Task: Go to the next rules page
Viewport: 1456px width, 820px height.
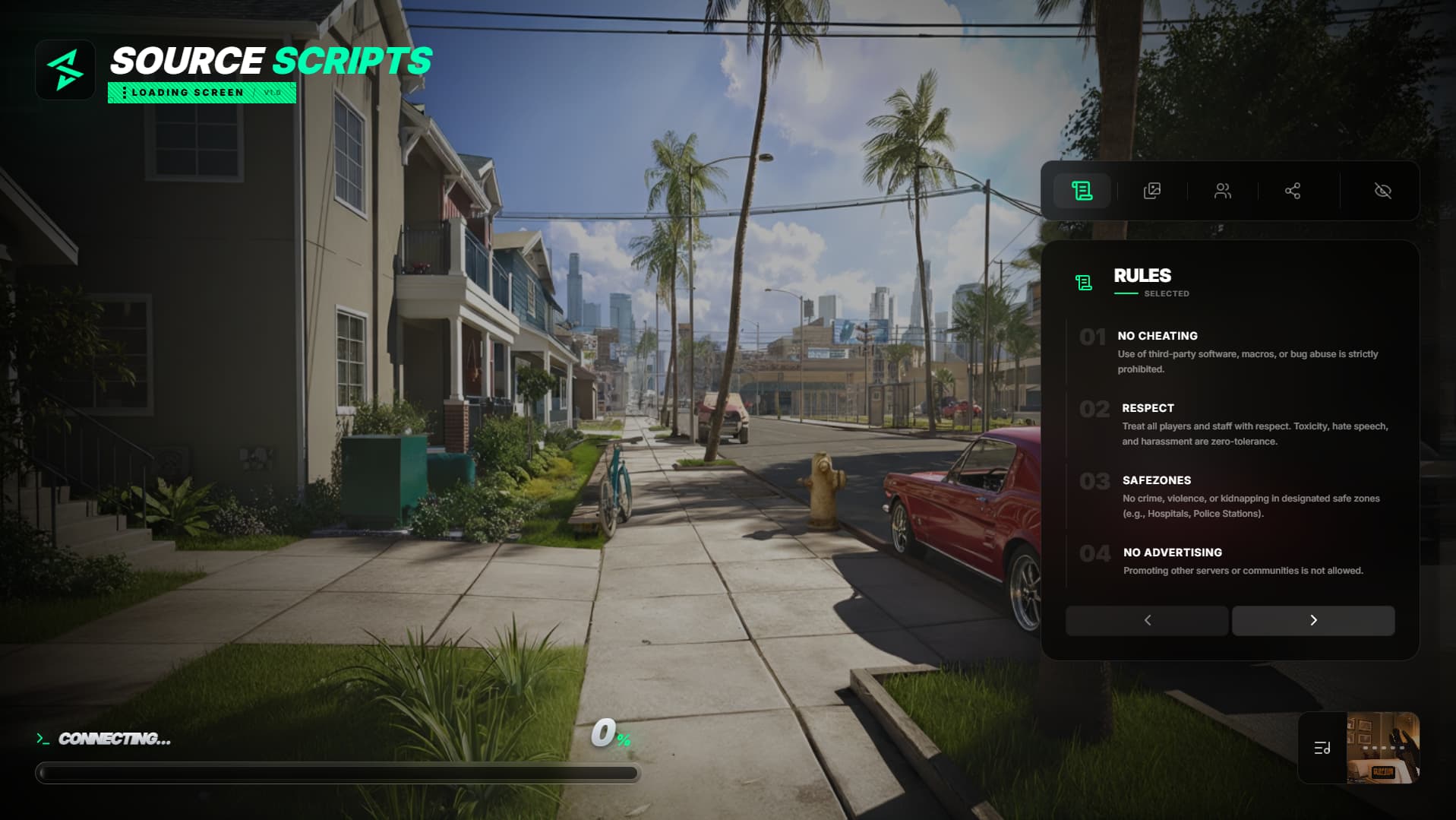Action: point(1312,620)
